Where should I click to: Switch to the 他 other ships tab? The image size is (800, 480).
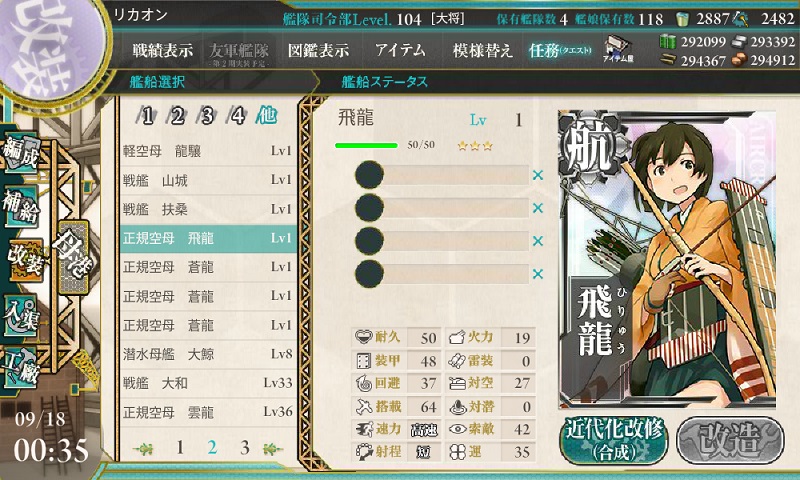coord(267,115)
